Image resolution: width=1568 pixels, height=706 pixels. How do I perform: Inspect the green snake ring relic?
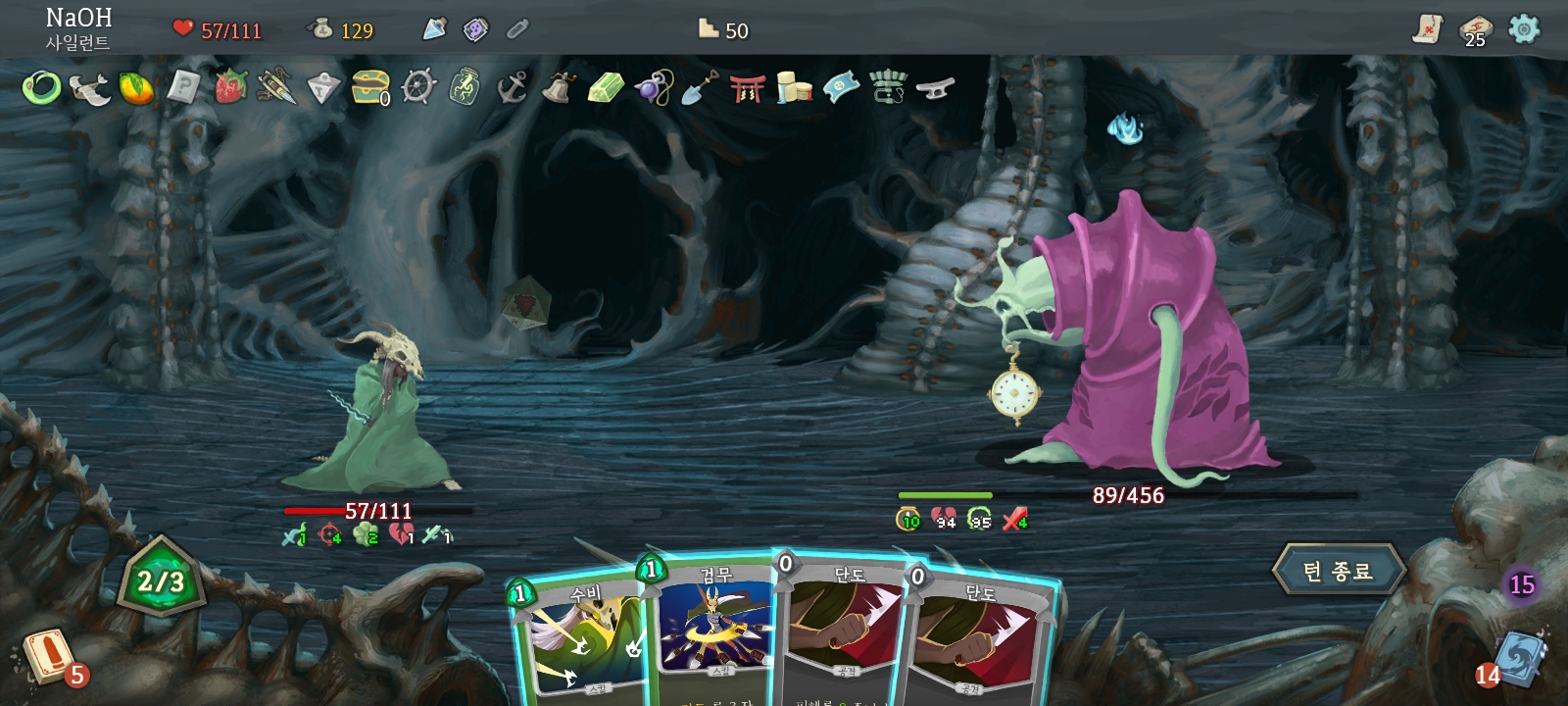tap(41, 88)
